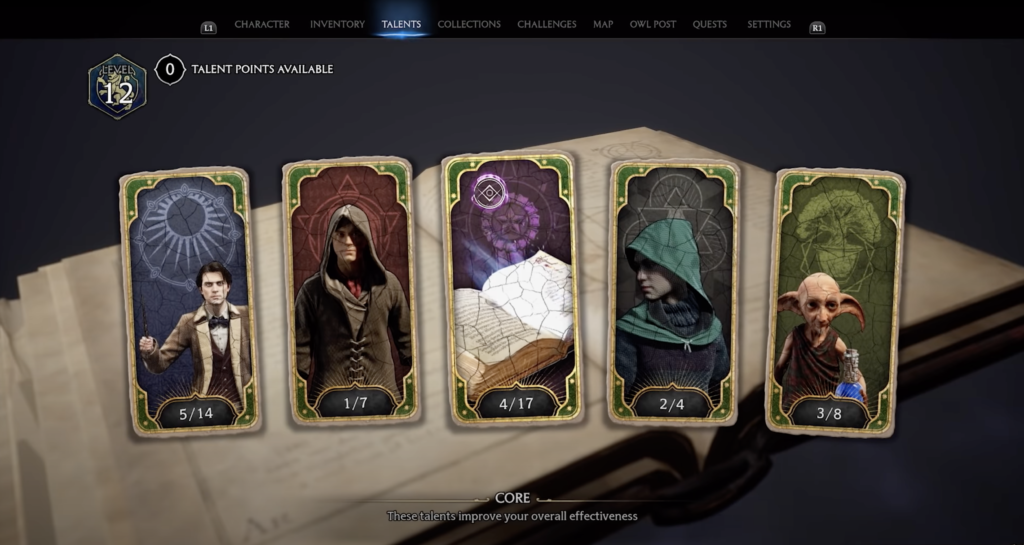Go to the Collections tab
Screen dimensions: 1024x545
pyautogui.click(x=469, y=24)
